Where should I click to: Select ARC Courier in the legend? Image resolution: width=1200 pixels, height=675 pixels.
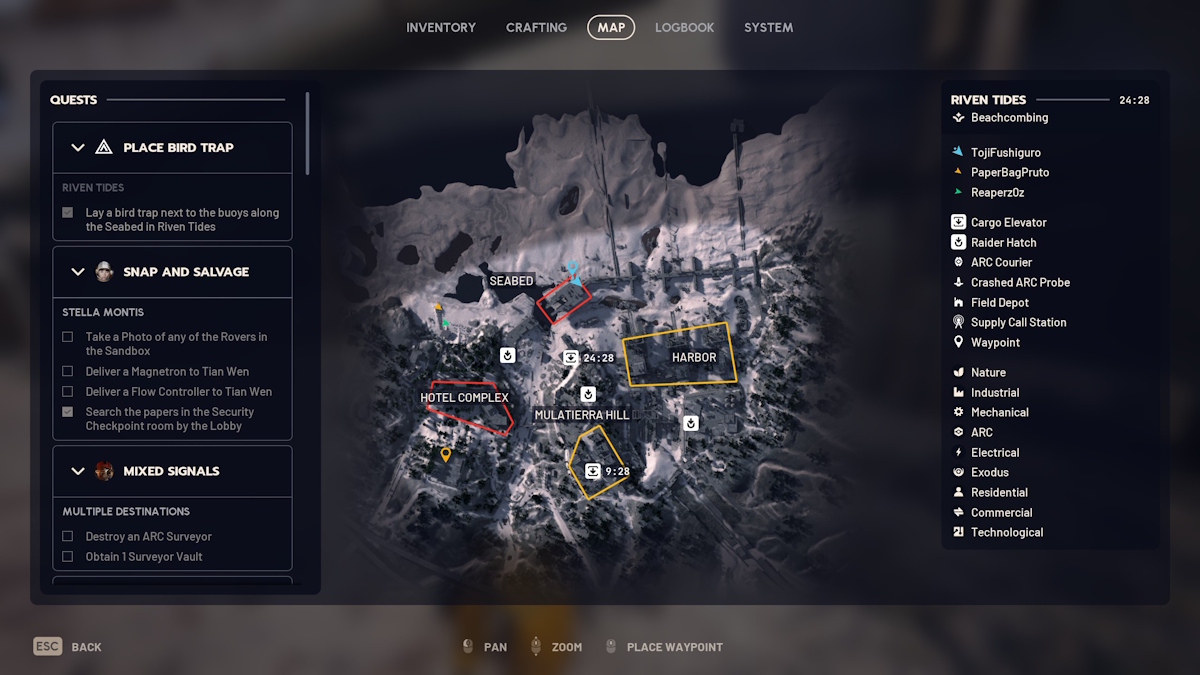click(1001, 262)
